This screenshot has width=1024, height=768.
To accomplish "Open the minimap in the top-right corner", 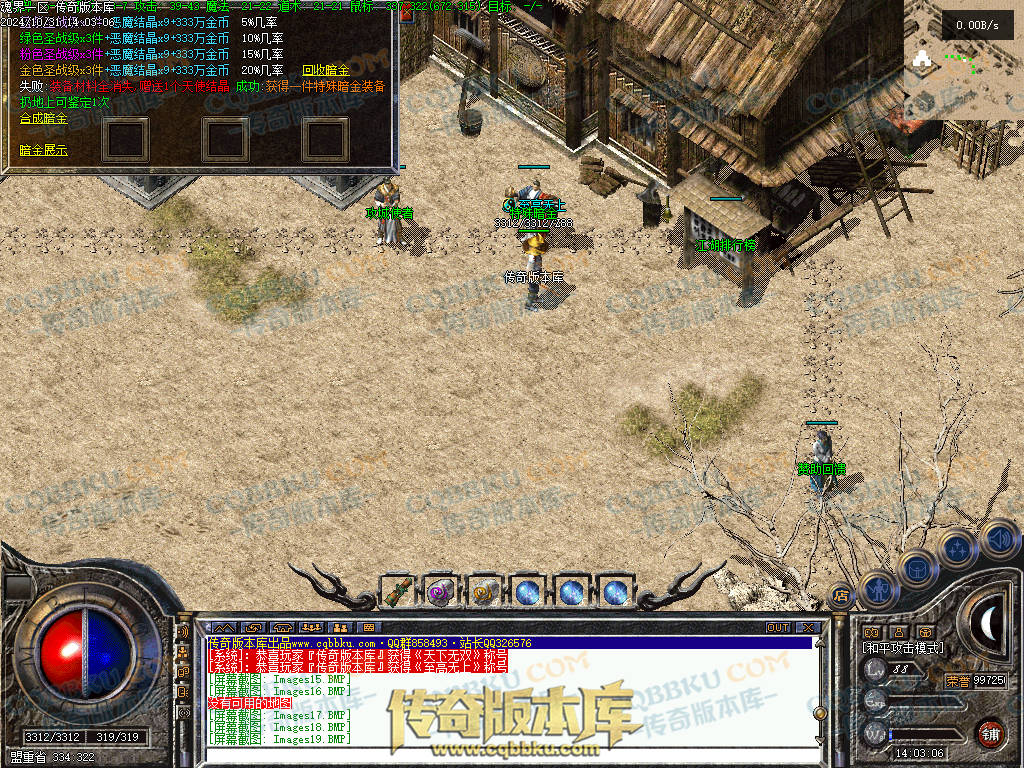I will (x=963, y=60).
